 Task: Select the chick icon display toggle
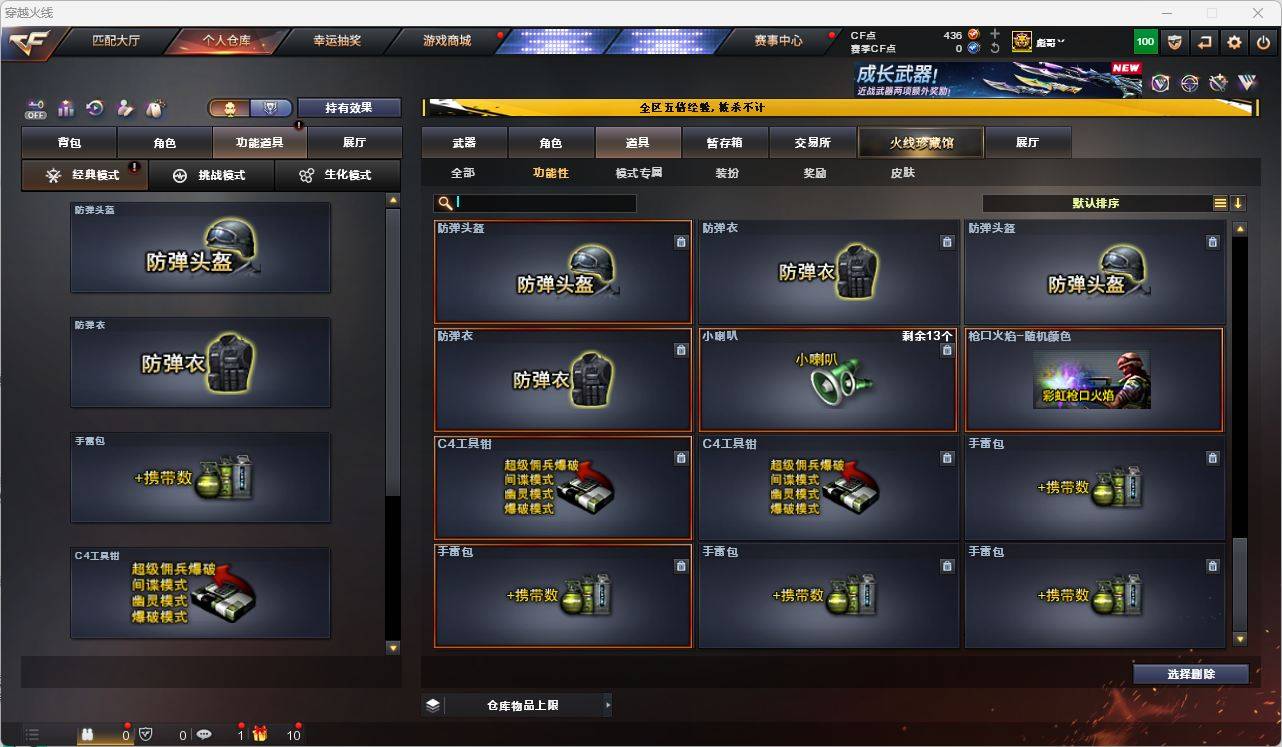click(x=229, y=107)
